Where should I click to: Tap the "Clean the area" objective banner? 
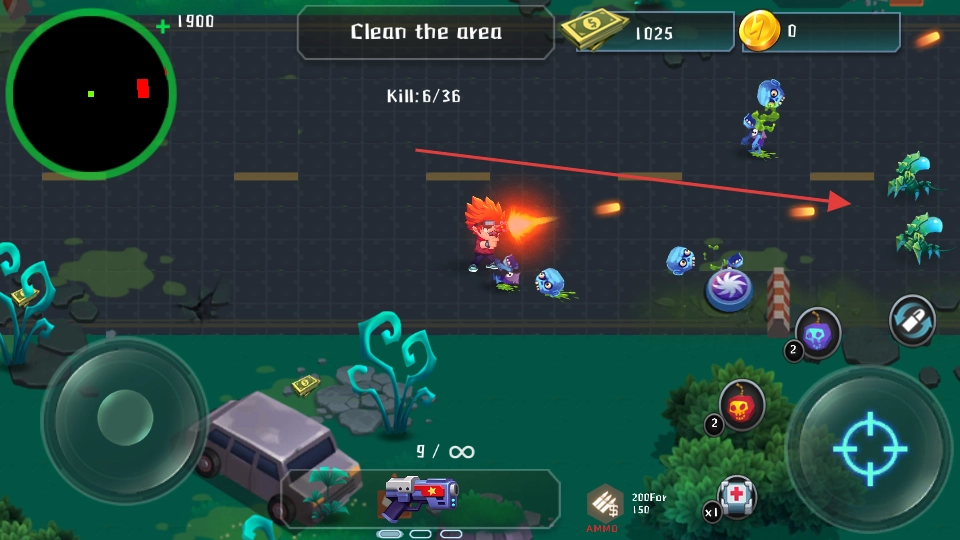click(x=426, y=32)
